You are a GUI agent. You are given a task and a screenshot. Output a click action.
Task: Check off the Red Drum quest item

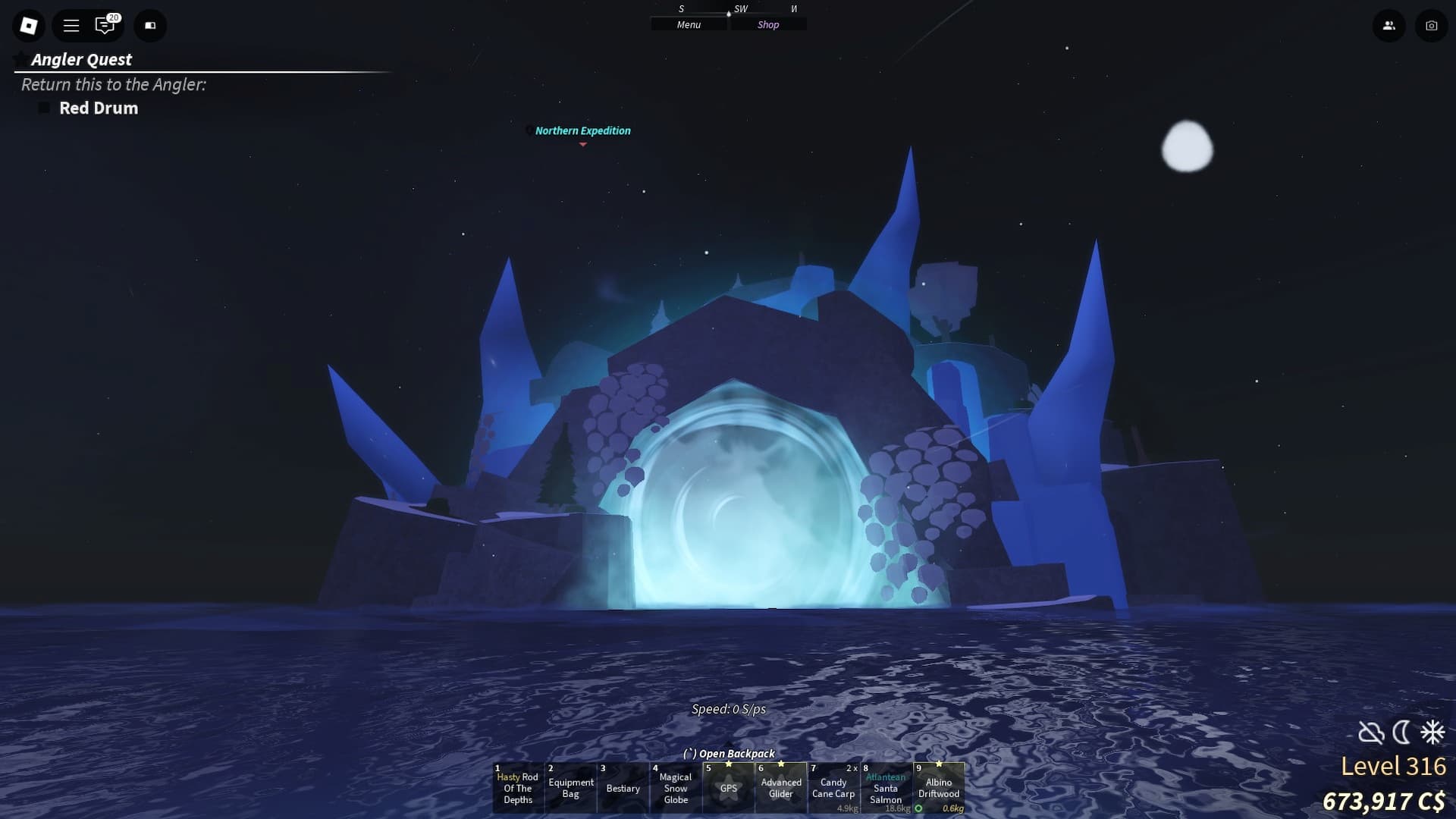(44, 108)
